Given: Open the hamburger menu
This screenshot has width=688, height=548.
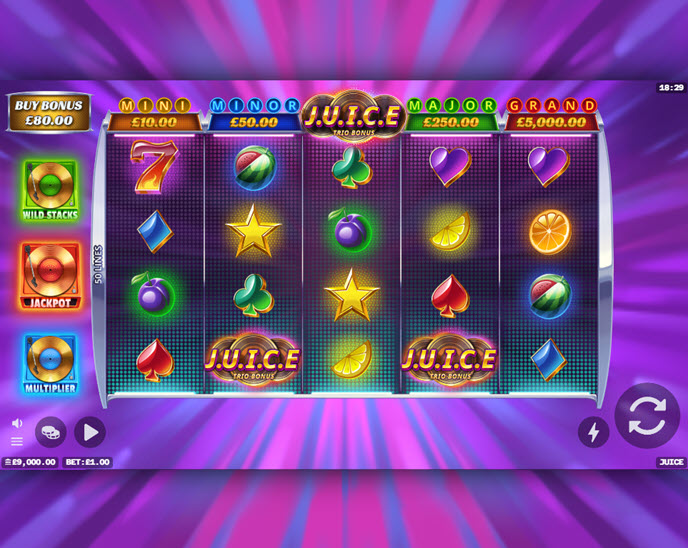Looking at the screenshot, I should [x=17, y=441].
